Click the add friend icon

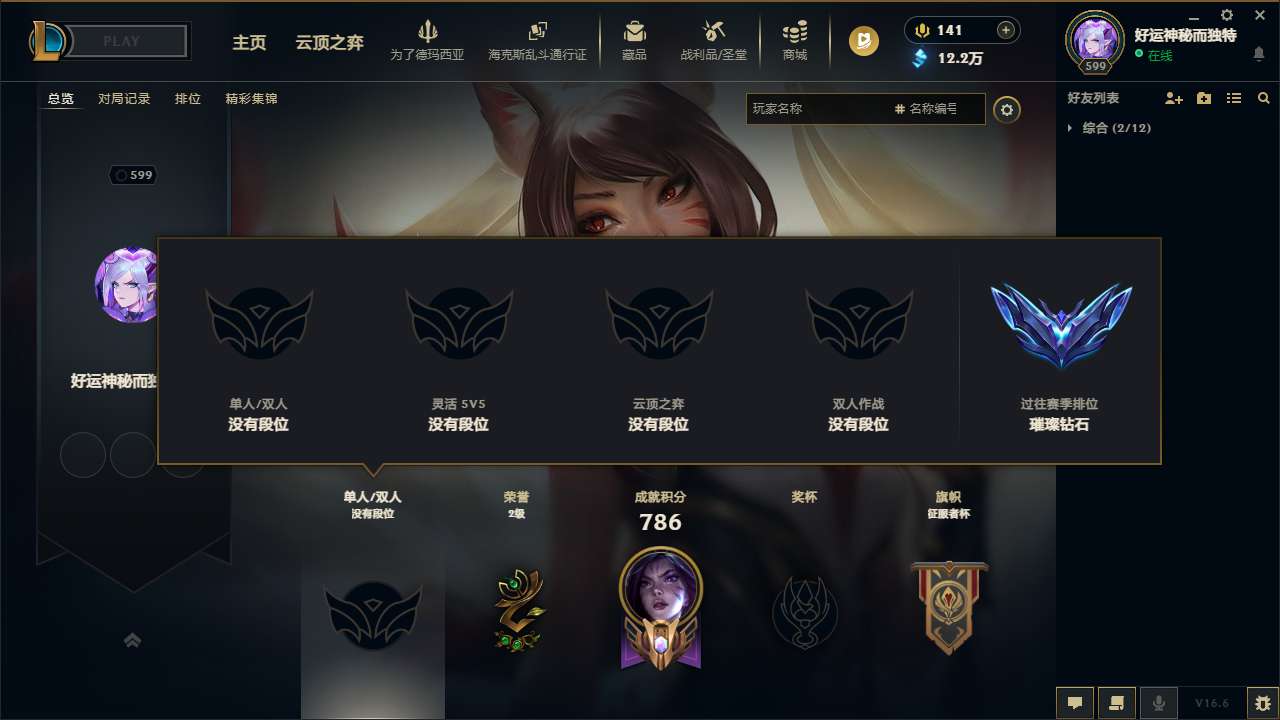[1176, 97]
